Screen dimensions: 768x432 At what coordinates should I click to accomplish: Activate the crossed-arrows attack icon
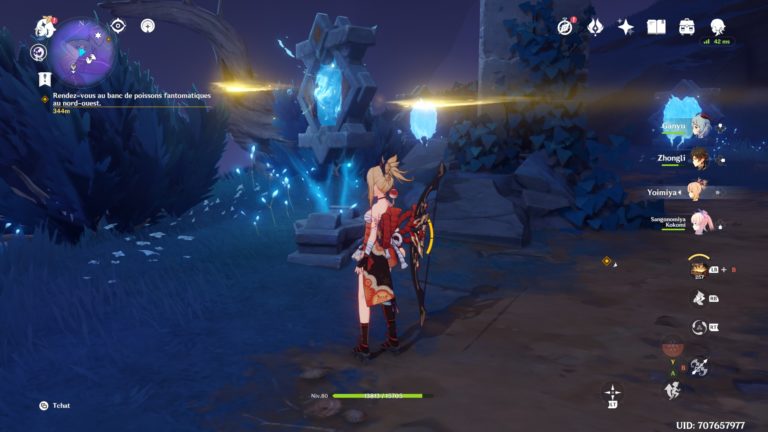(699, 367)
